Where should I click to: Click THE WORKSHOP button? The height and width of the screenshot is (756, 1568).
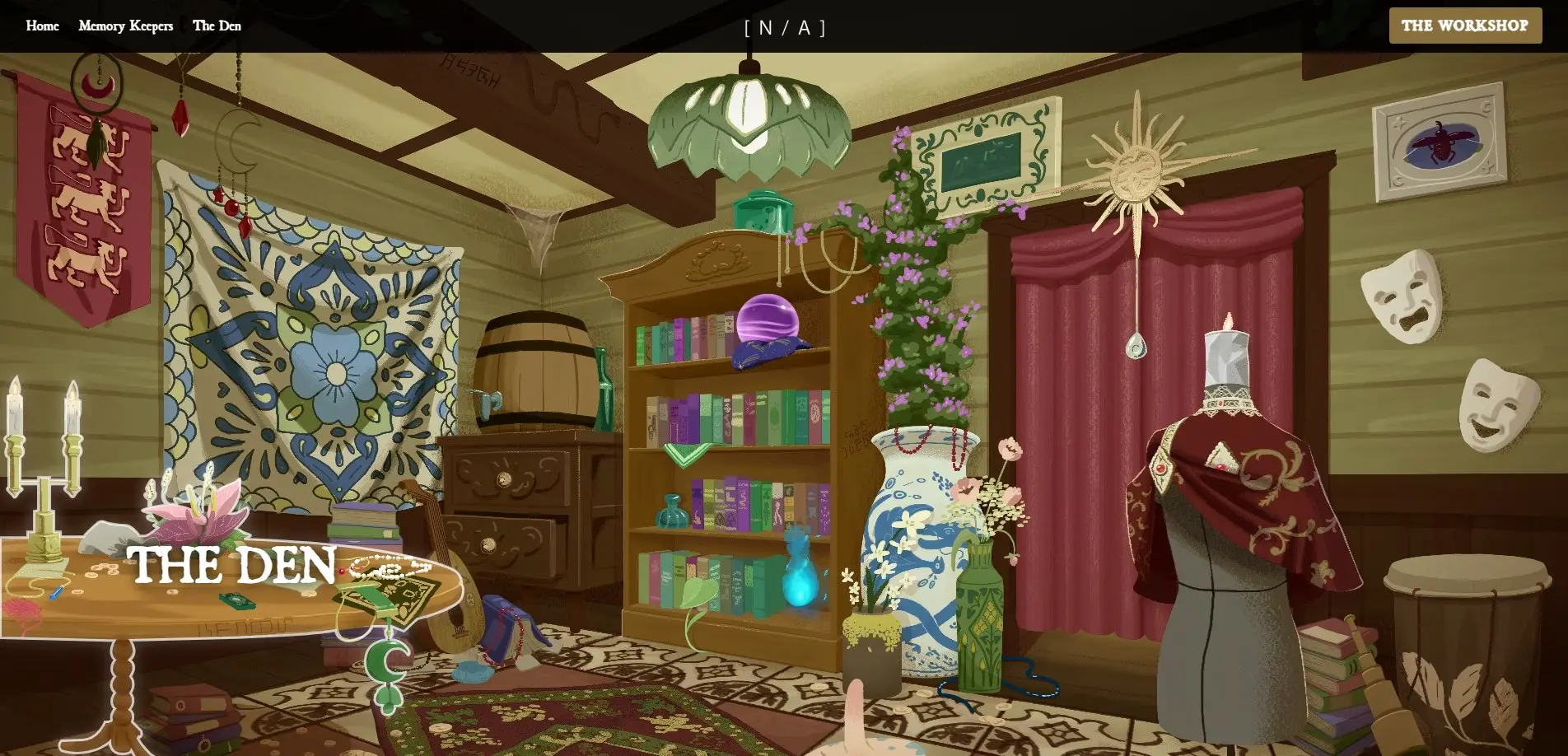tap(1465, 26)
